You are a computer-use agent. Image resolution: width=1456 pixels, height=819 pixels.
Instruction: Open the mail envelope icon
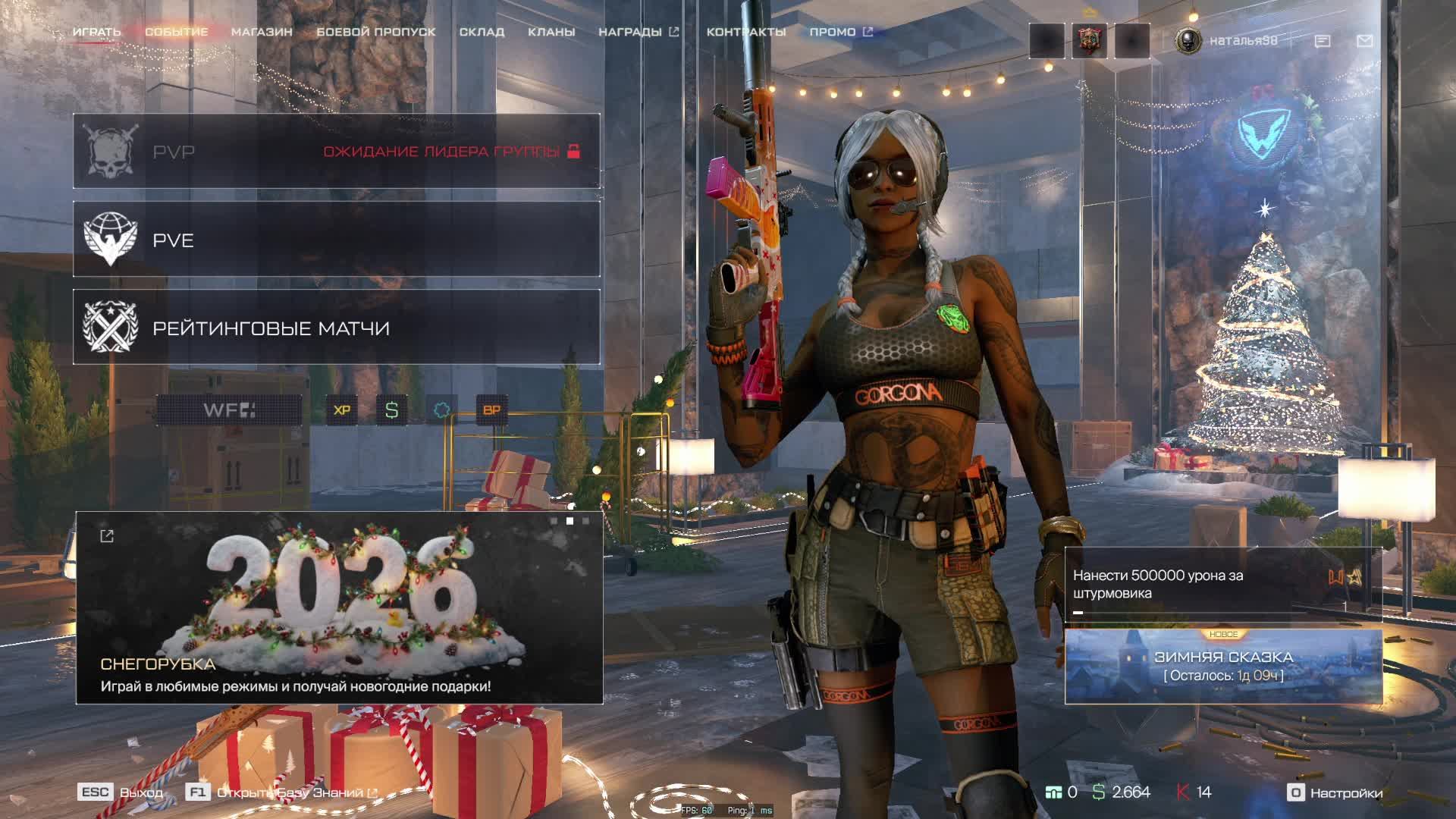click(1364, 41)
